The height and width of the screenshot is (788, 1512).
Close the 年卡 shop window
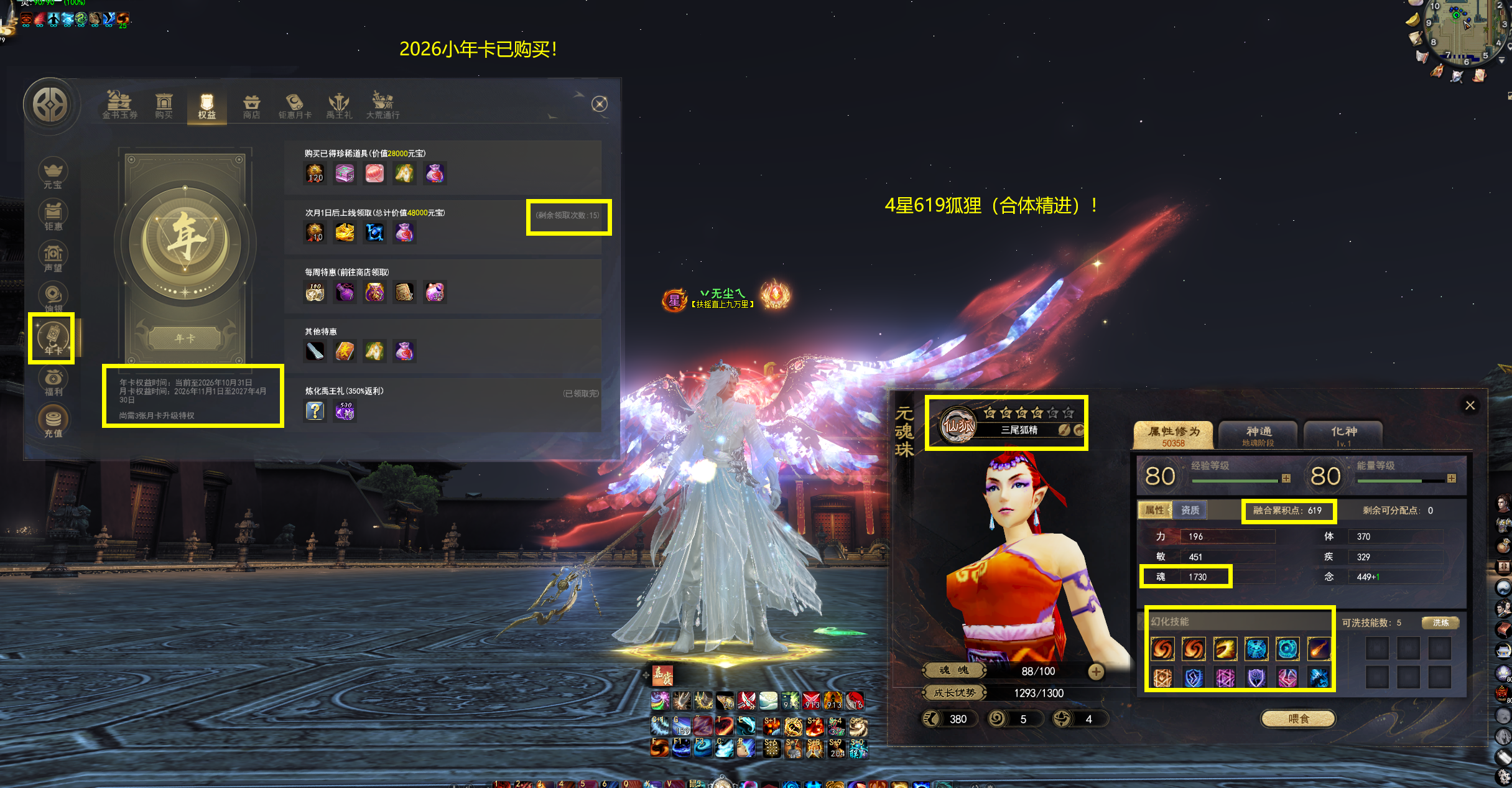pos(600,104)
